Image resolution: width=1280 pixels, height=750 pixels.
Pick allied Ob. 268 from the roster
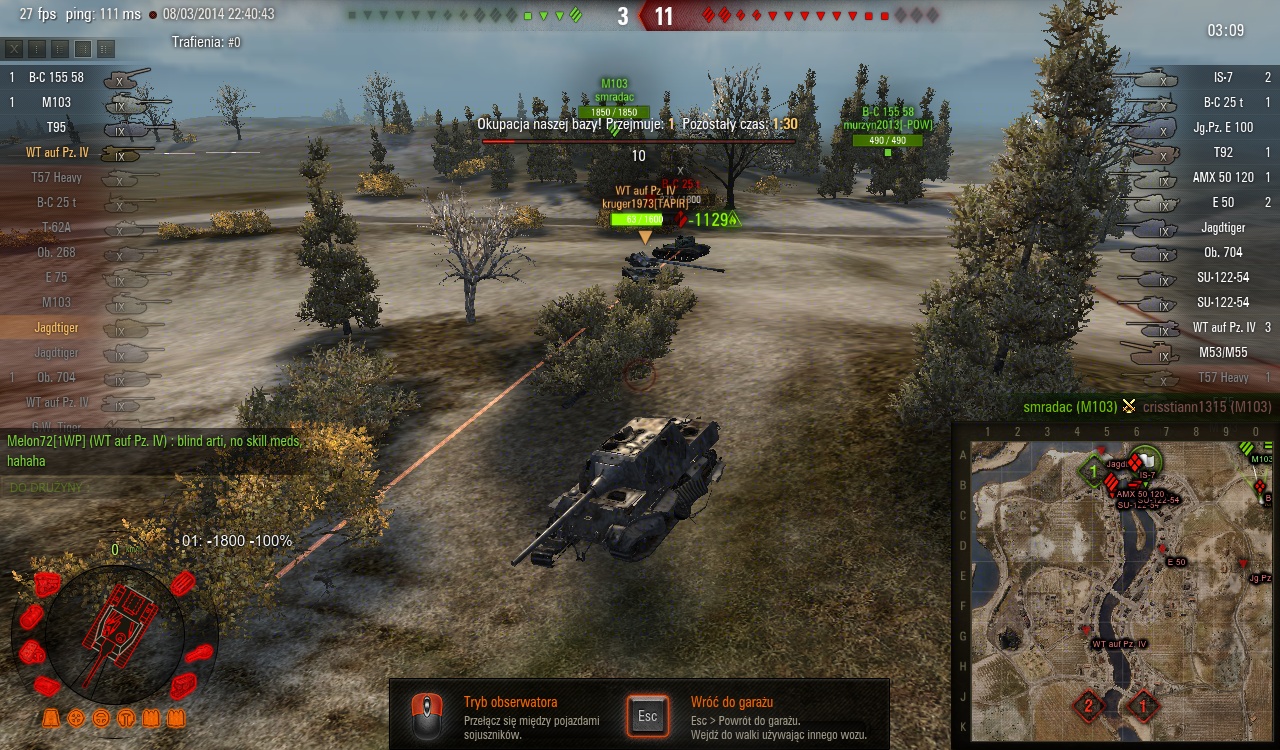[56, 252]
